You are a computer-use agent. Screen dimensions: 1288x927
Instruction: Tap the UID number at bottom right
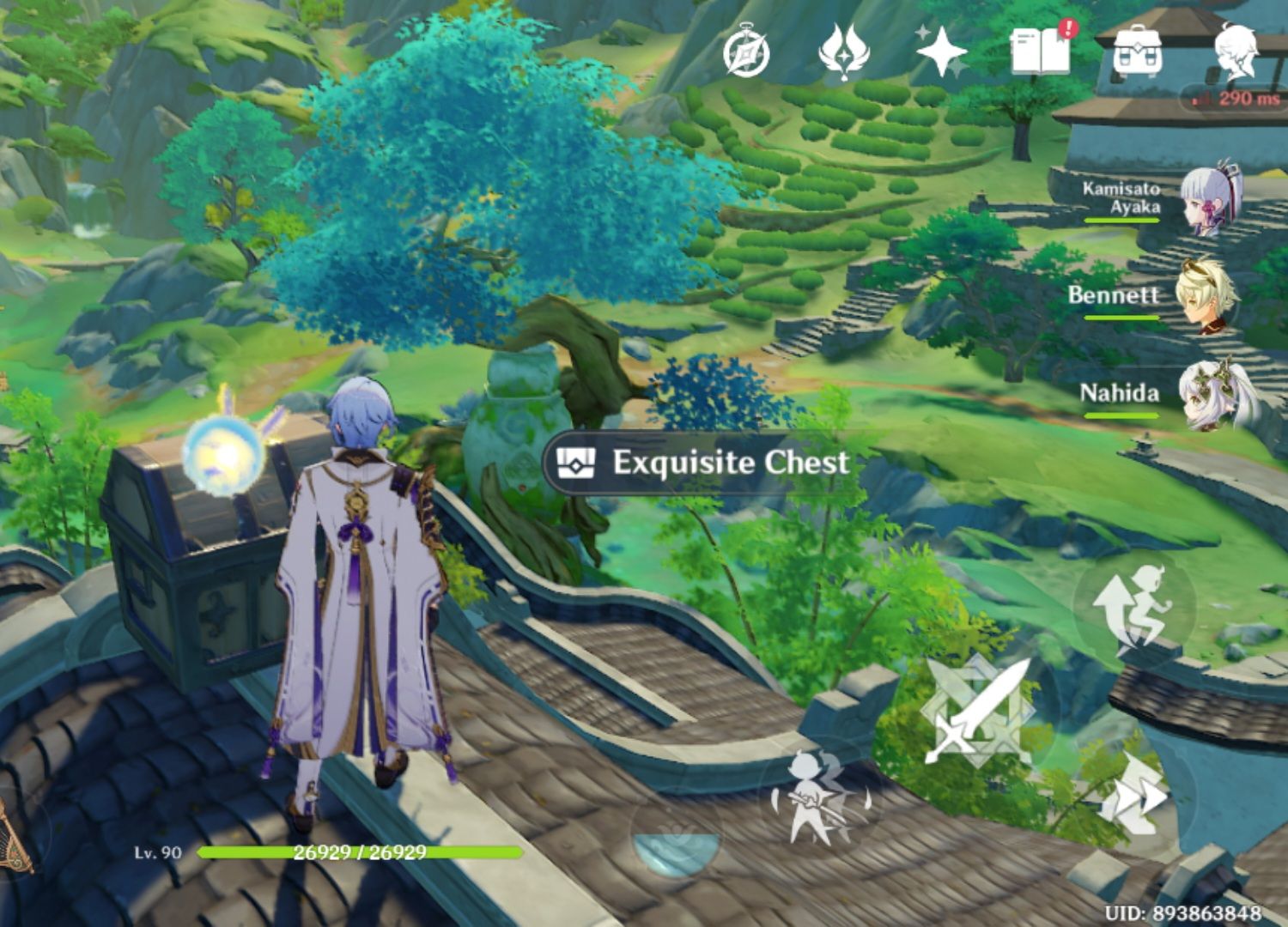[x=1185, y=912]
